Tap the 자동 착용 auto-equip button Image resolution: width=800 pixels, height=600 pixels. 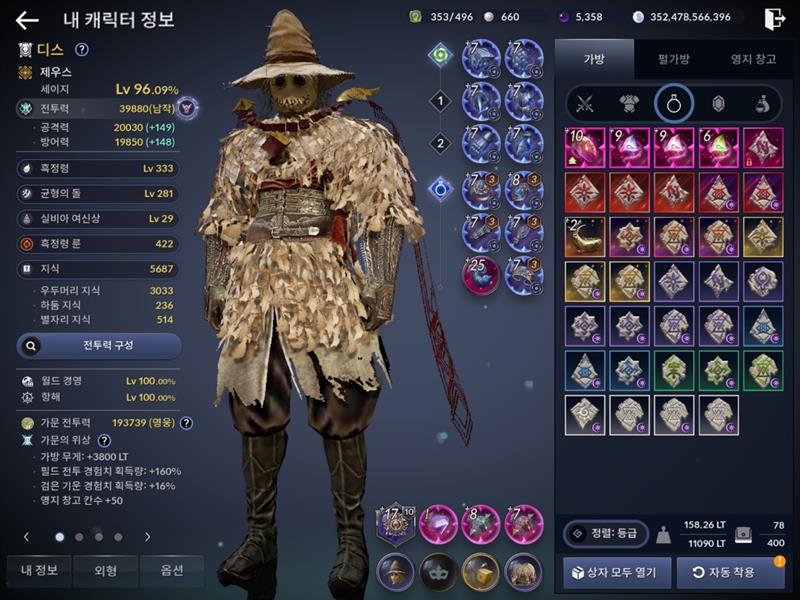click(x=730, y=572)
